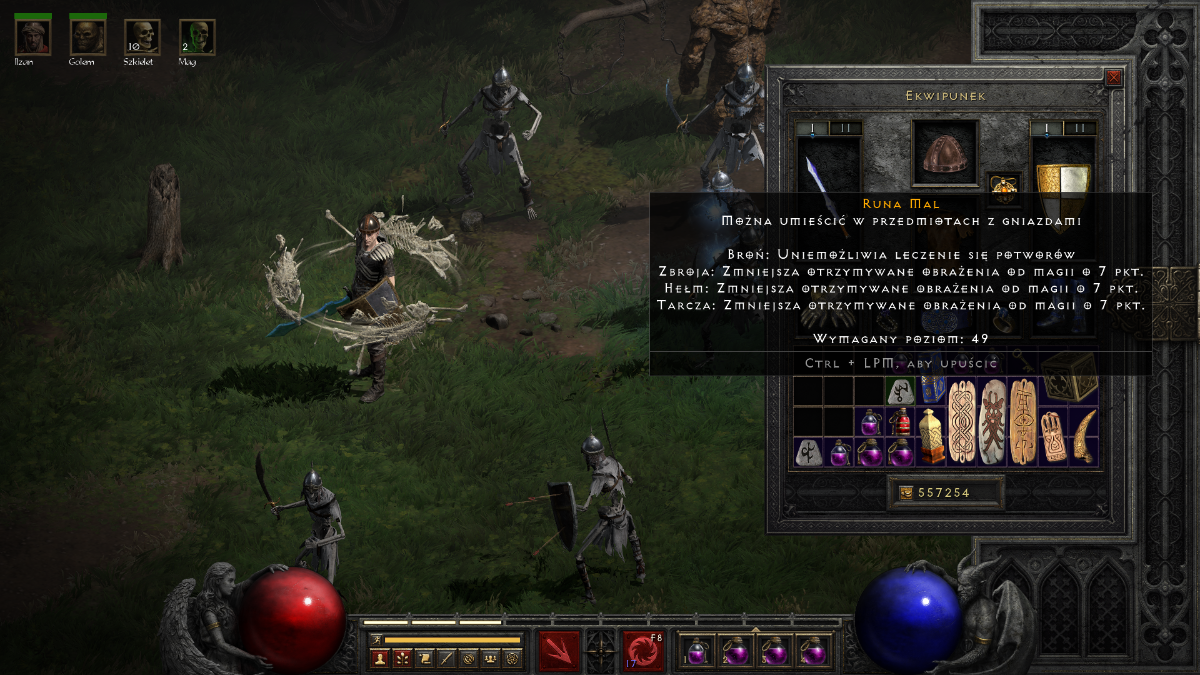This screenshot has height=675, width=1200.
Task: Open the character sheet from the mini menu
Action: point(380,658)
